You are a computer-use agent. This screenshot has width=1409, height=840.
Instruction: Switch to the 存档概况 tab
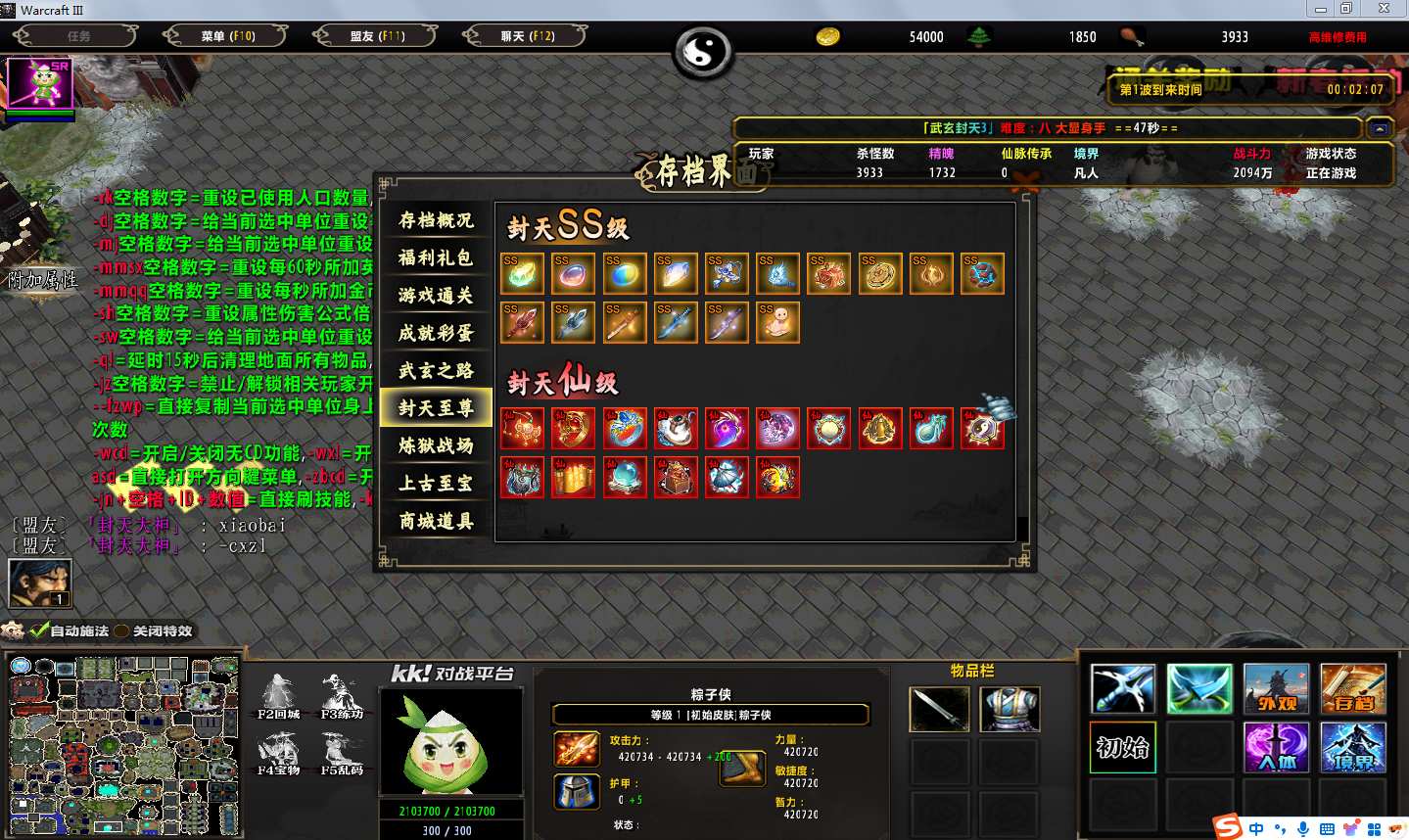(x=436, y=220)
